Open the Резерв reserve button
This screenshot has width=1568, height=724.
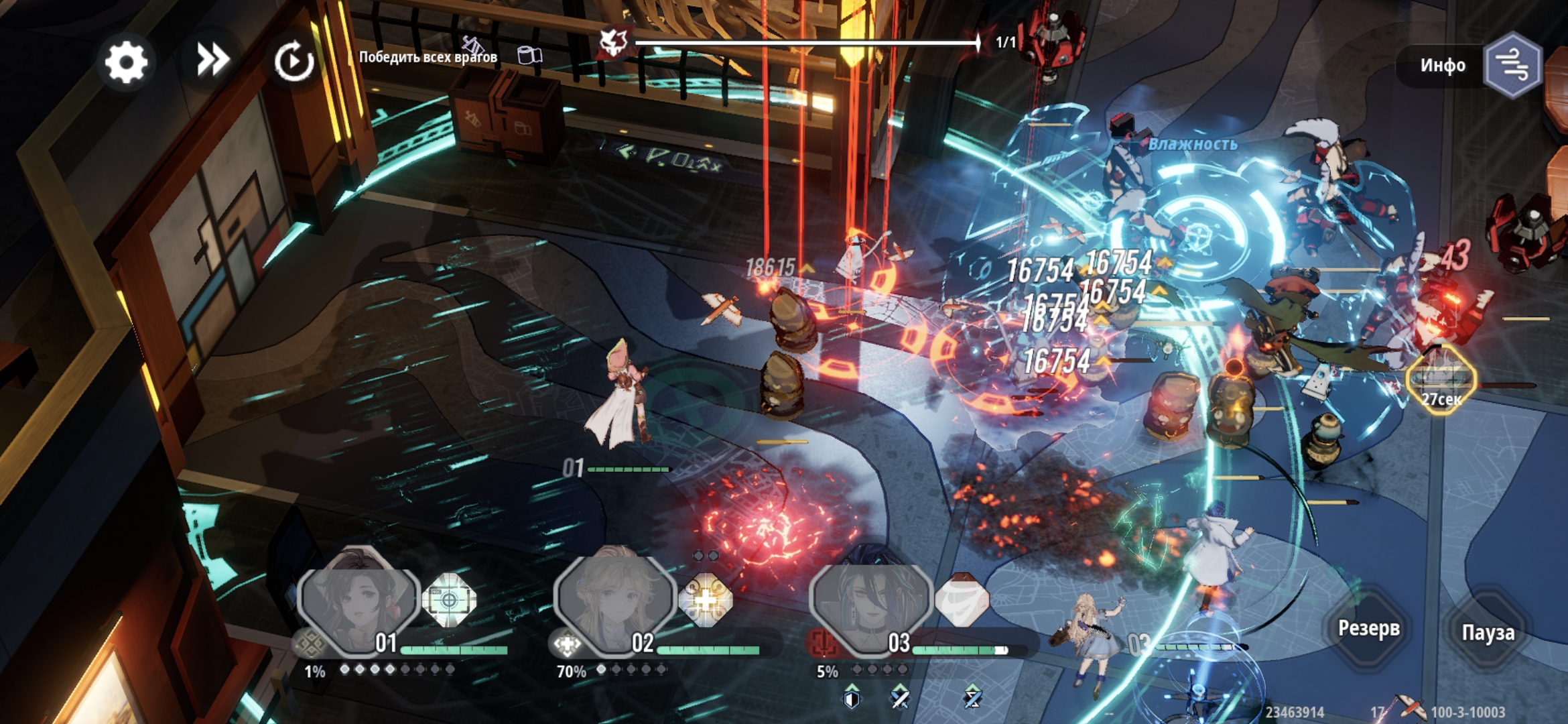(x=1368, y=628)
